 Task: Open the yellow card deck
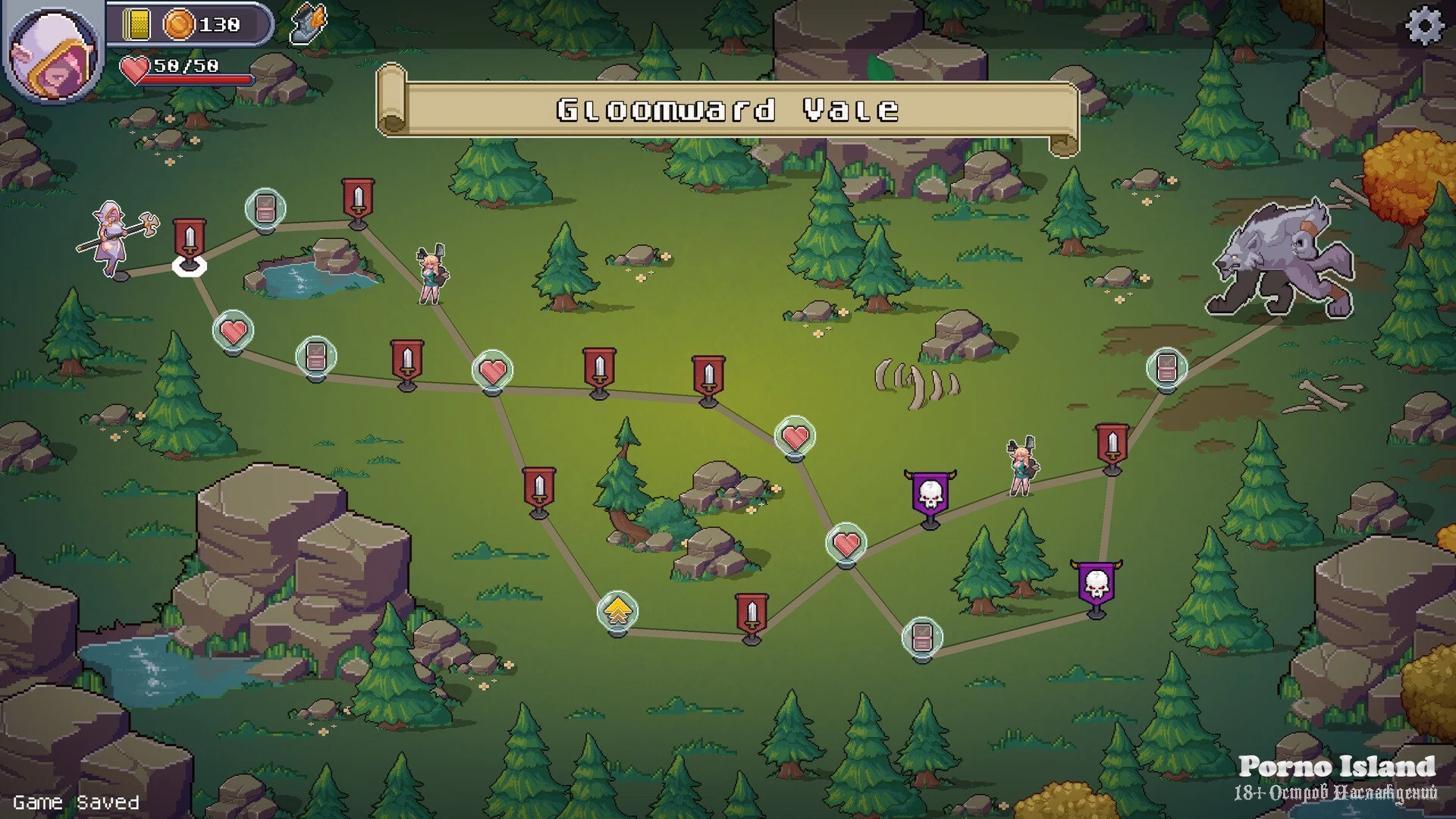click(x=137, y=25)
